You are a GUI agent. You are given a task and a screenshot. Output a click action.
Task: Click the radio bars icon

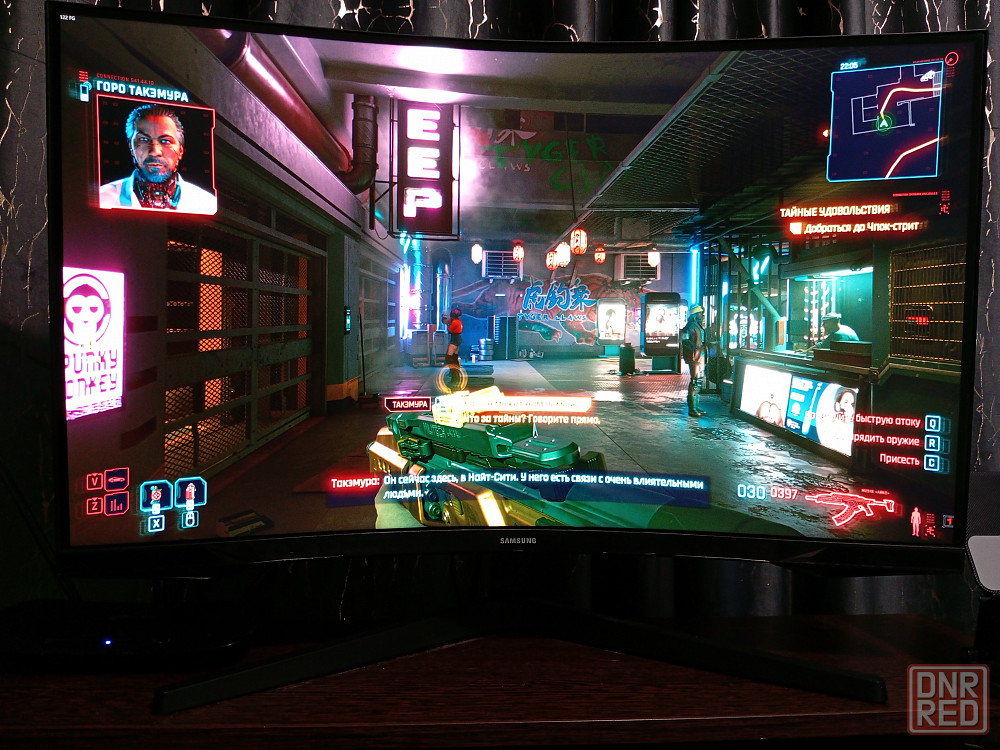click(x=117, y=503)
